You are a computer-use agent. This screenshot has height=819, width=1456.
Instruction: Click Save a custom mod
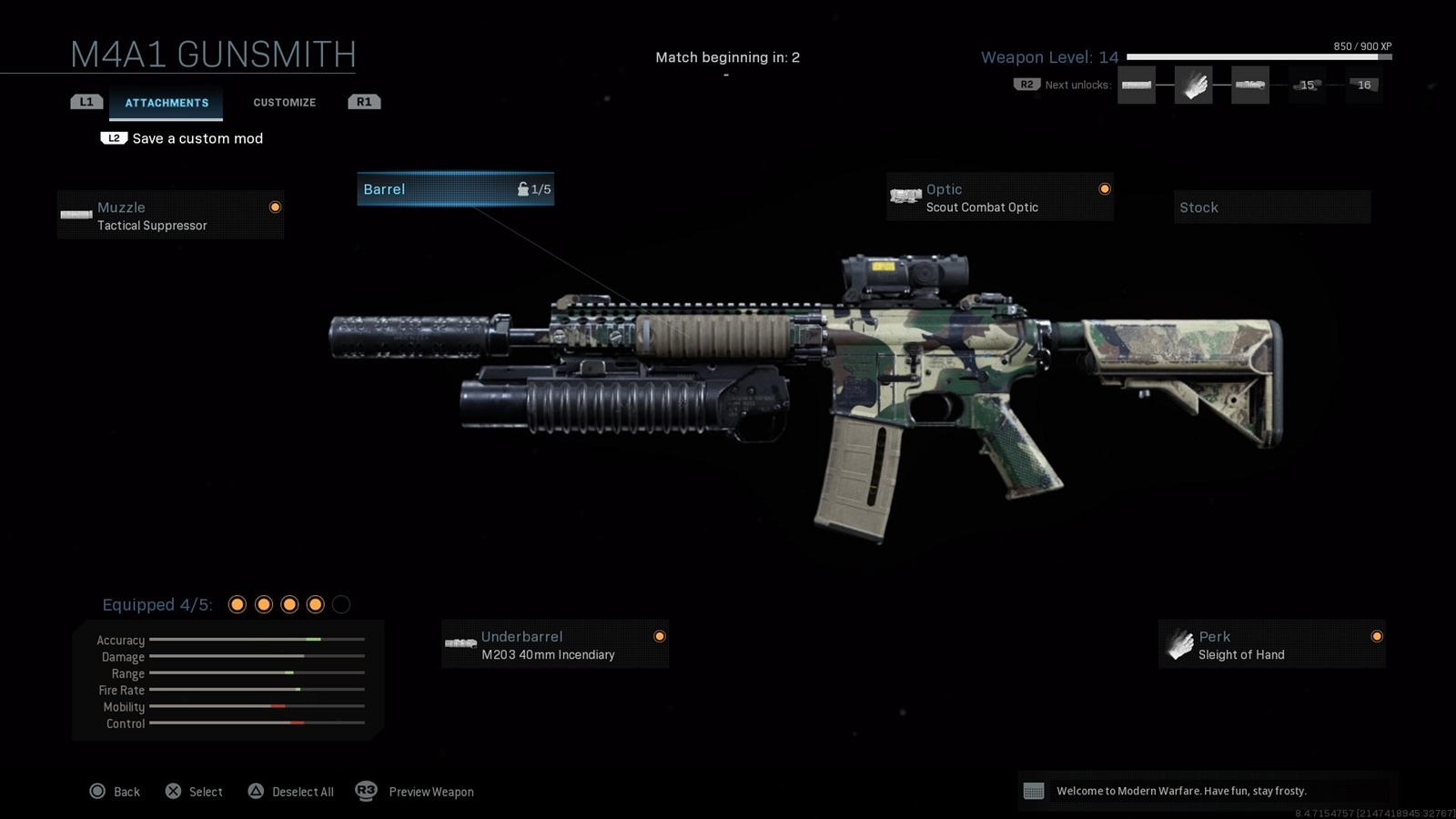tap(197, 138)
